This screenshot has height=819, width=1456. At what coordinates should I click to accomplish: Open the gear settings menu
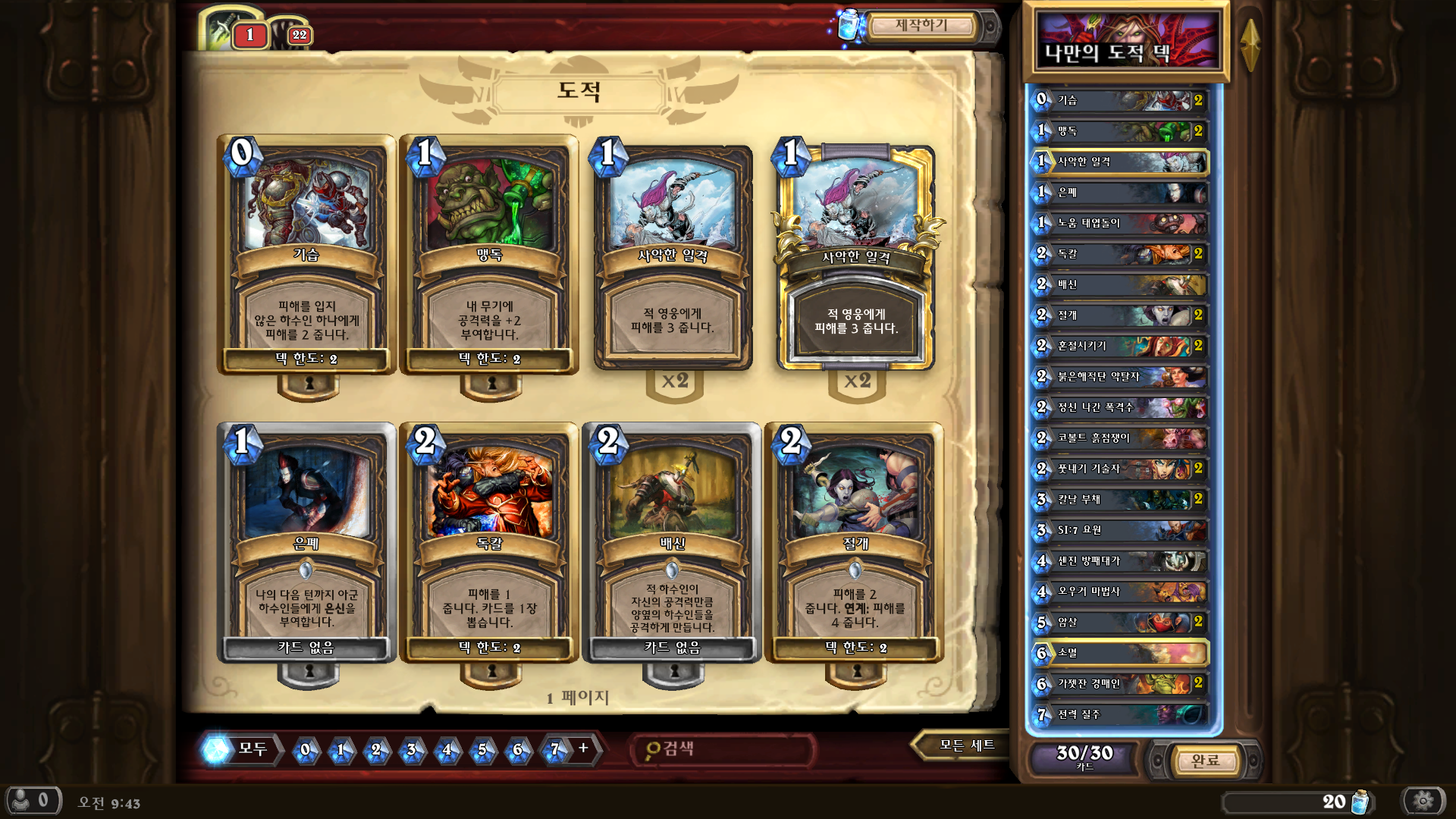click(x=1423, y=801)
